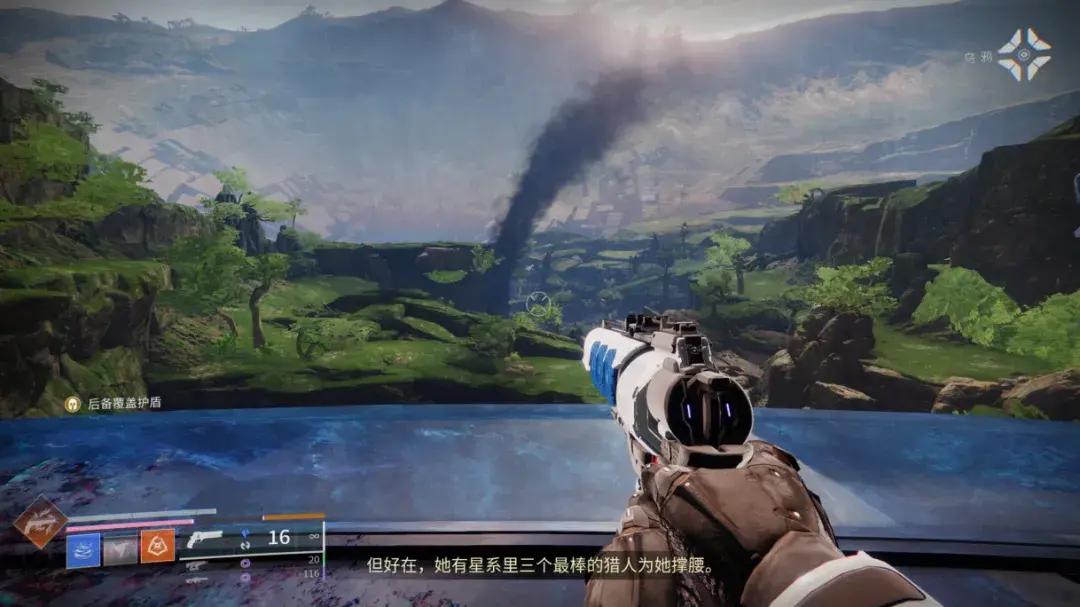Screen dimensions: 1080x607
Task: Click the backup overshield buff helmet icon
Action: [x=72, y=403]
